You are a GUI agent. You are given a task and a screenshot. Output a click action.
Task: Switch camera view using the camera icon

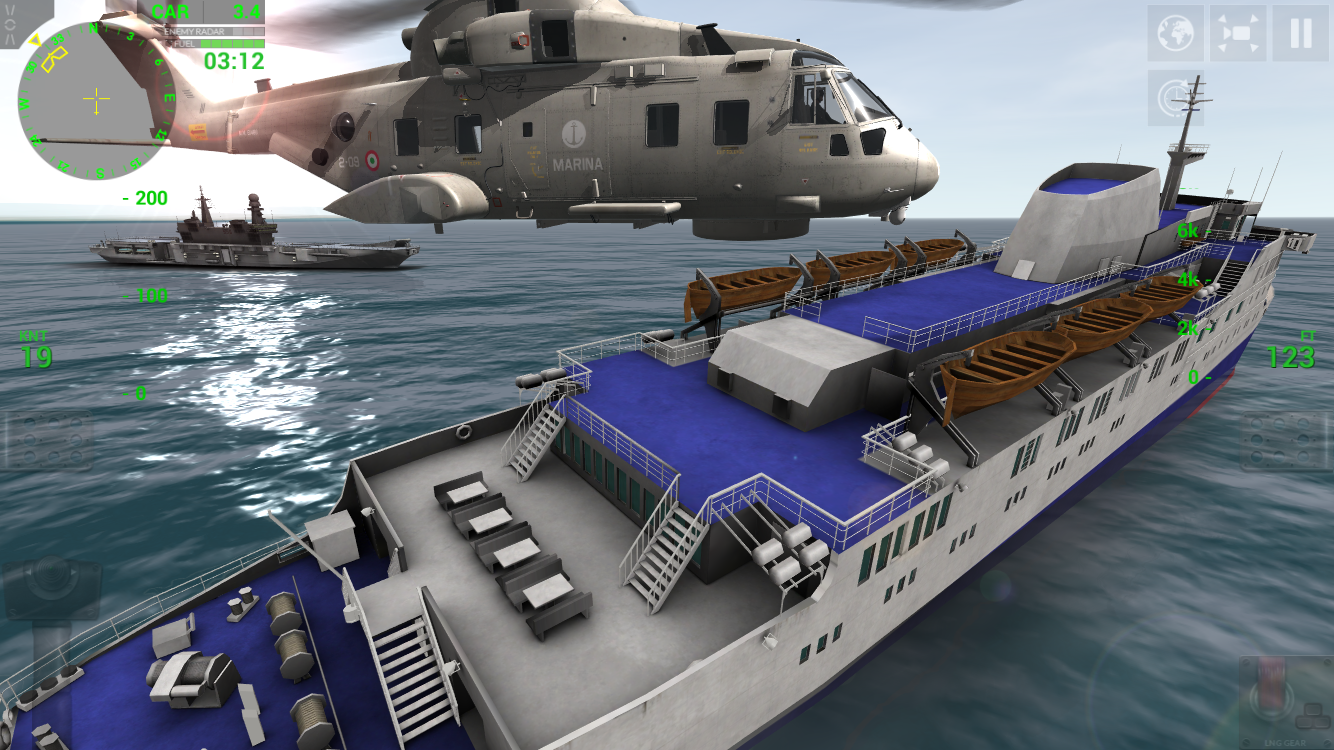(1237, 31)
